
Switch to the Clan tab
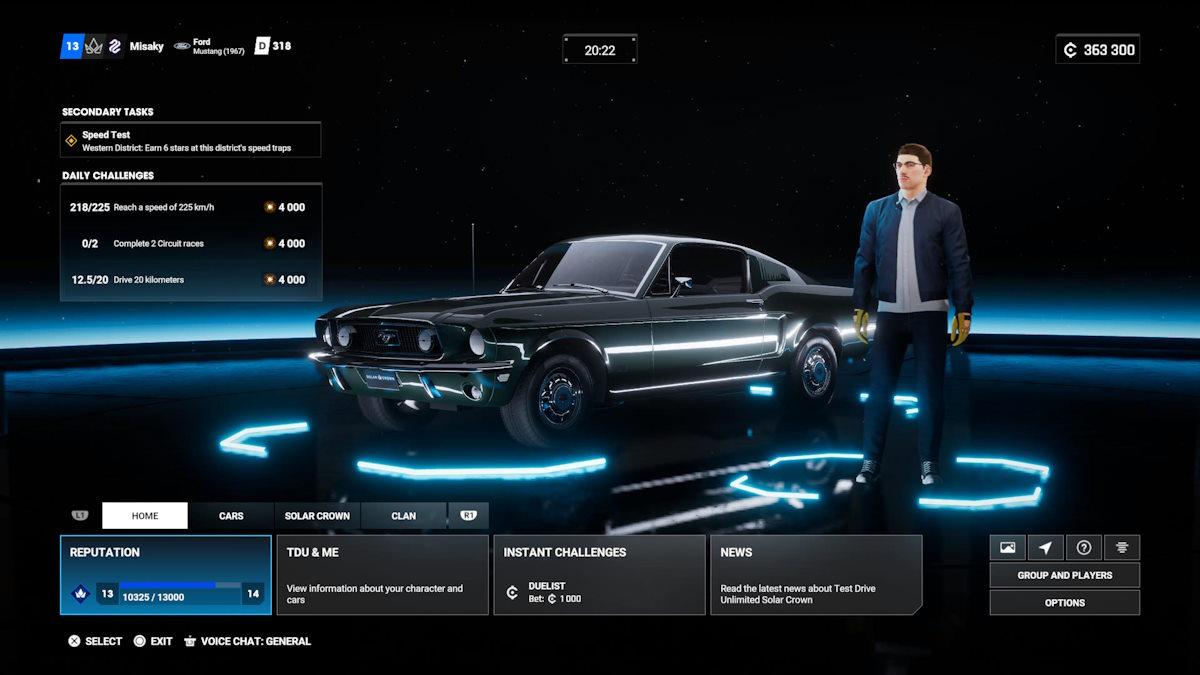coord(404,516)
